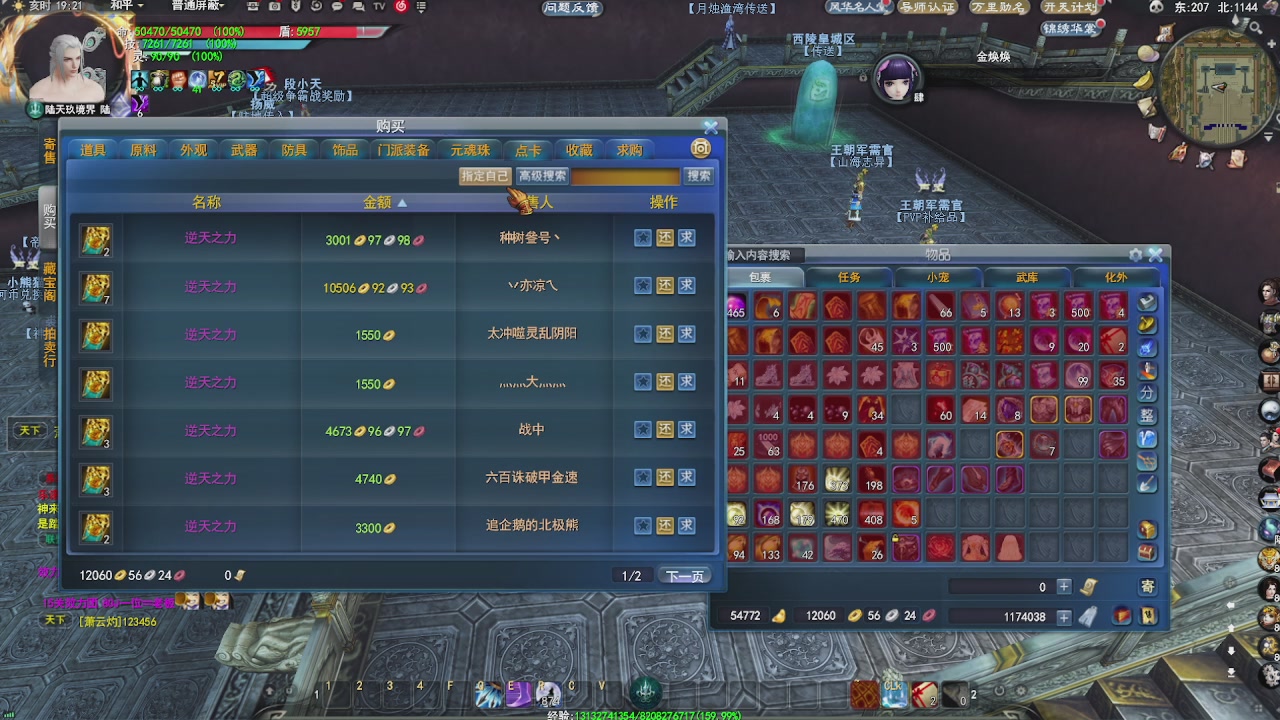The height and width of the screenshot is (720, 1280).
Task: Click the 寄 mail icon in the item window
Action: (x=1146, y=586)
